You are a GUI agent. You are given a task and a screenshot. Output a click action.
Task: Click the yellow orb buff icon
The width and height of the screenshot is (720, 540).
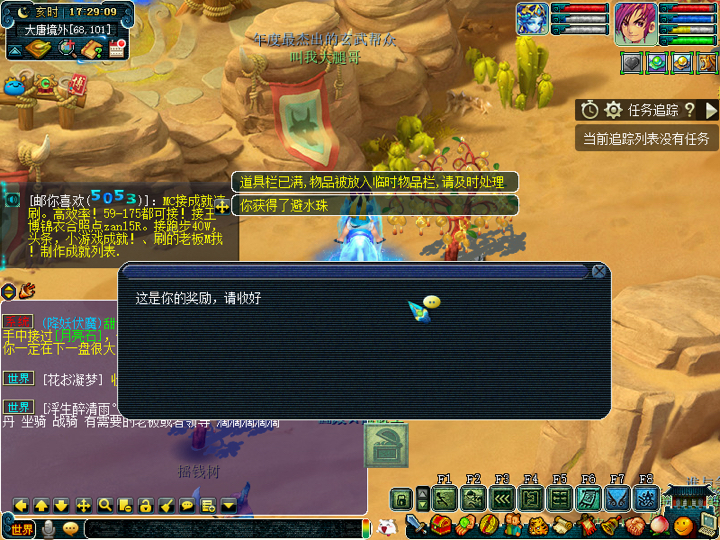tap(681, 62)
